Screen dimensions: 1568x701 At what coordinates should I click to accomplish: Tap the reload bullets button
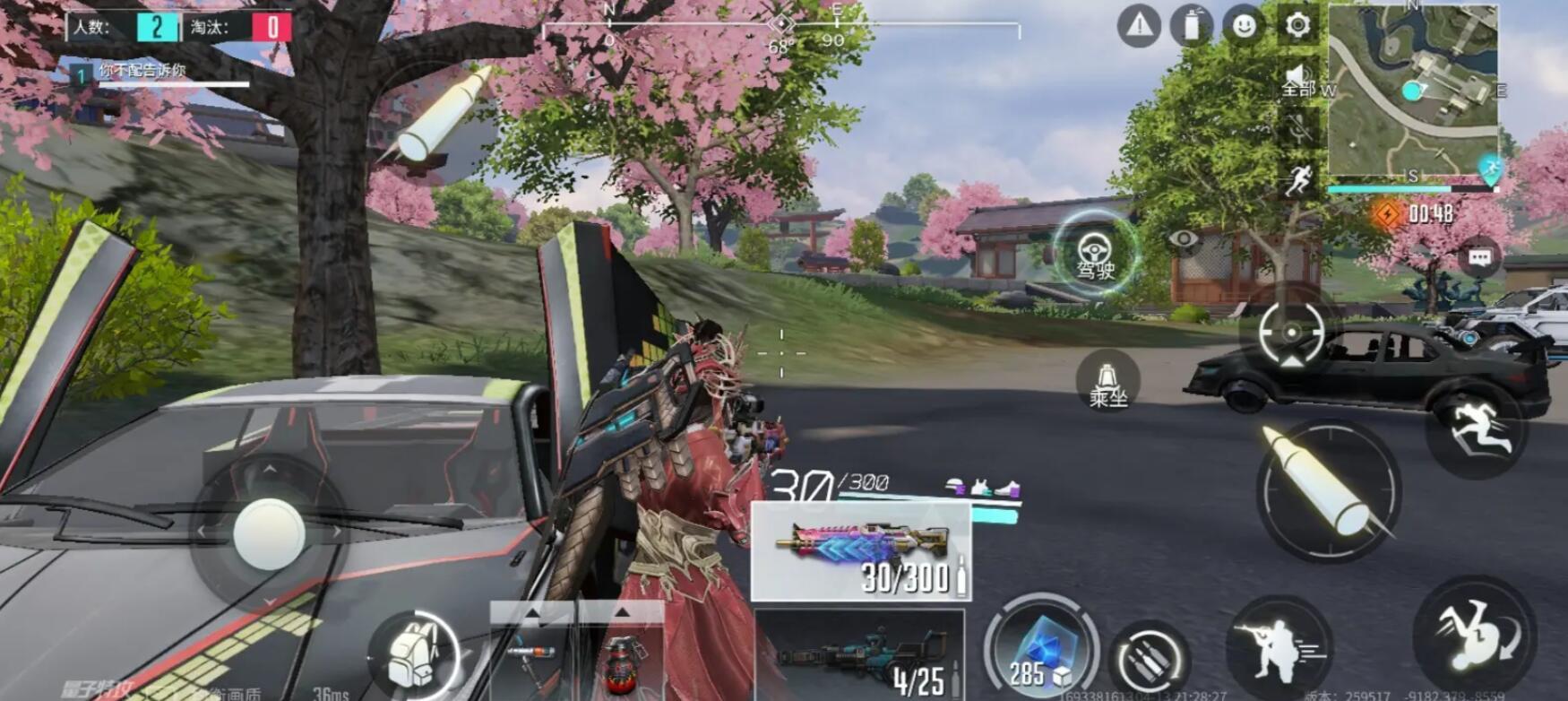1149,660
